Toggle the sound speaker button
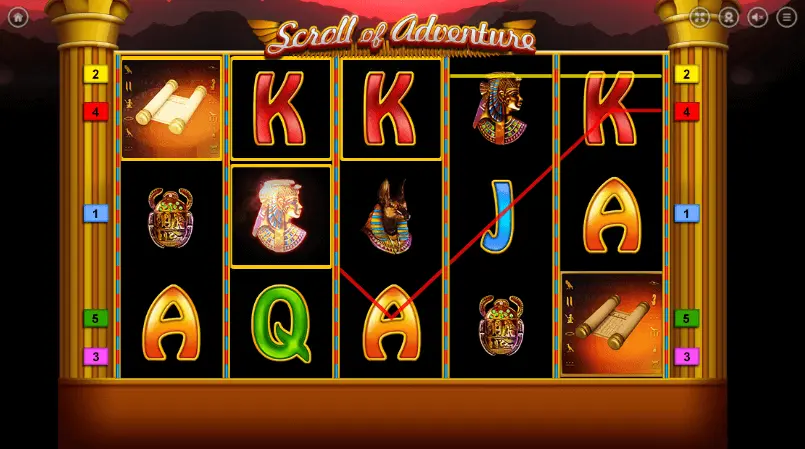Image resolution: width=805 pixels, height=449 pixels. [x=758, y=17]
